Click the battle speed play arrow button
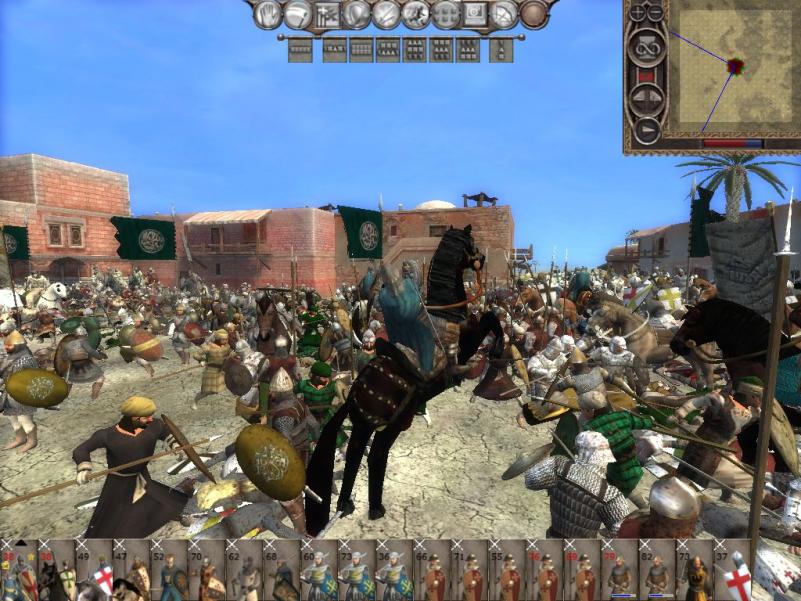 pos(645,128)
